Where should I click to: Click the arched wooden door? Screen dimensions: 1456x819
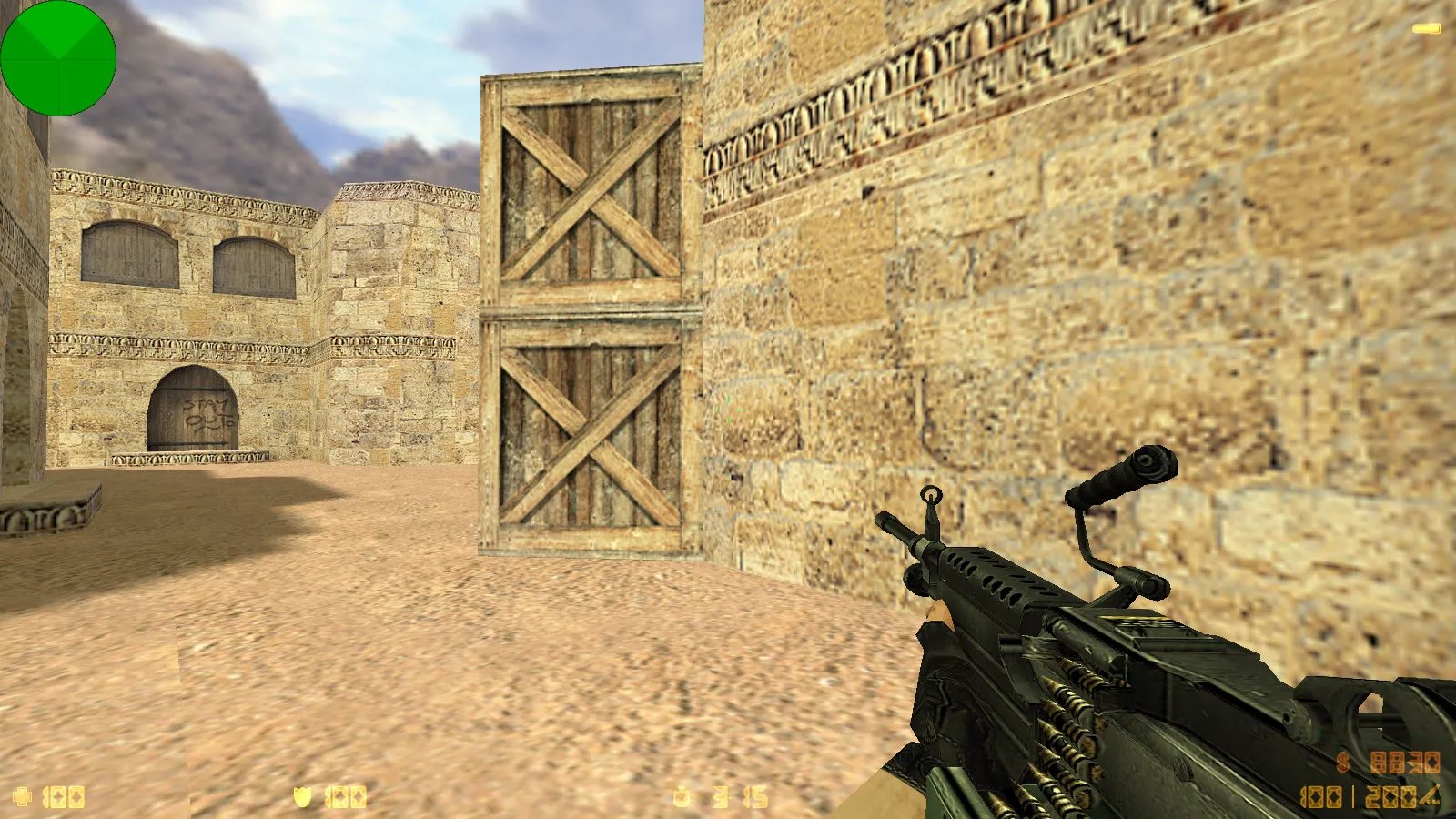pyautogui.click(x=194, y=409)
